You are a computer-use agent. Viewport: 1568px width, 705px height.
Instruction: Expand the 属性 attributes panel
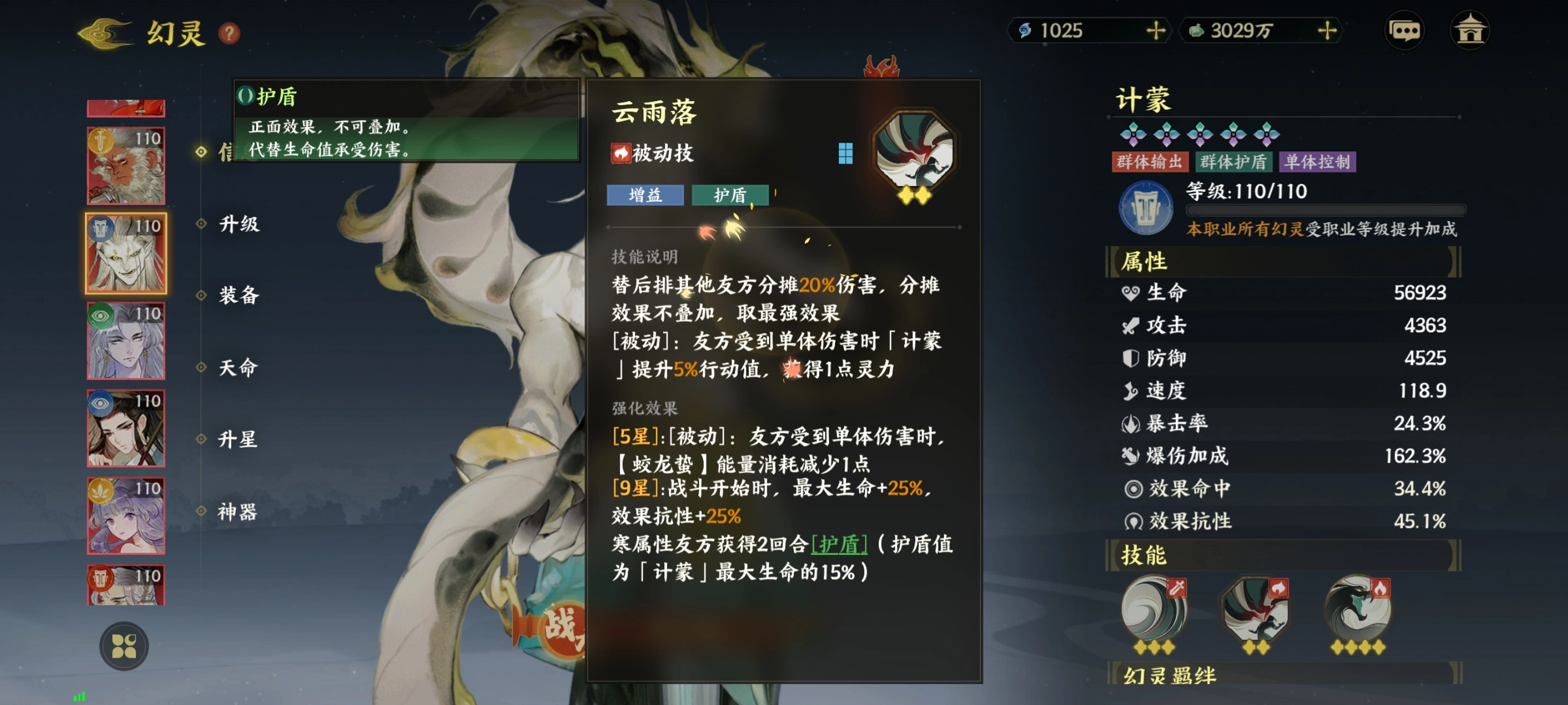coord(1144,261)
